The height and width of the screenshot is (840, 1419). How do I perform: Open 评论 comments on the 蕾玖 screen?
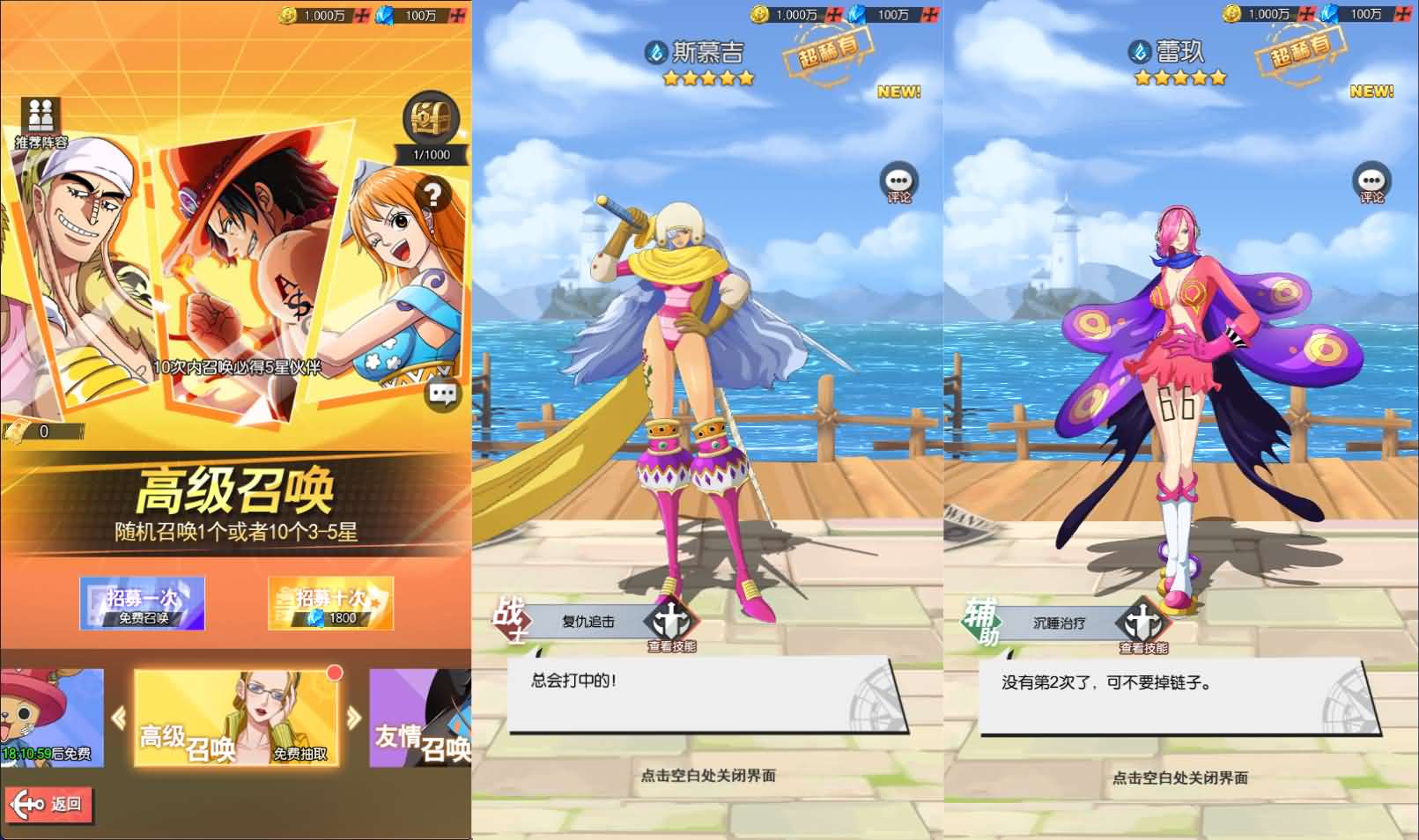[x=1372, y=181]
